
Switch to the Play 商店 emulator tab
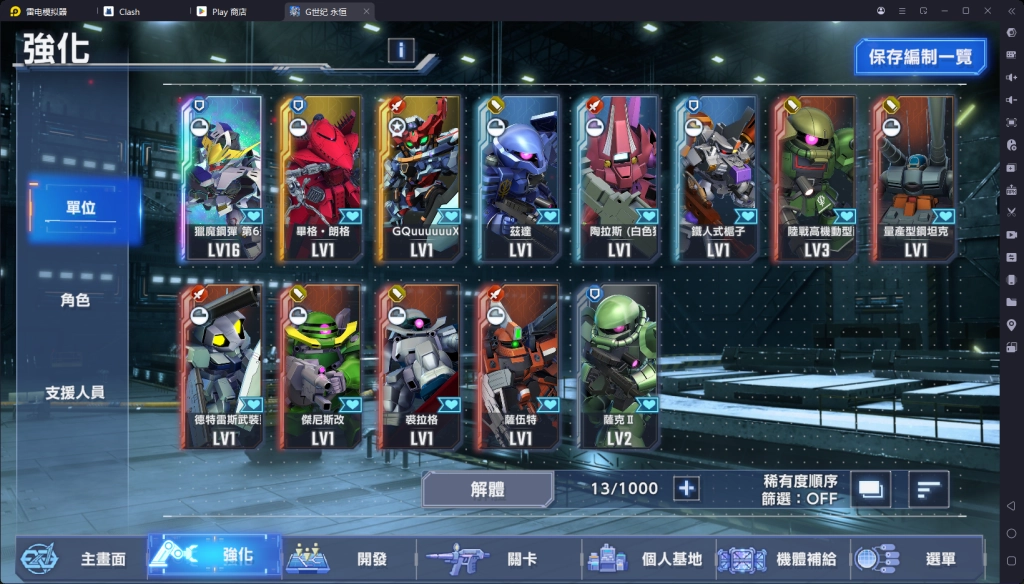(x=230, y=11)
